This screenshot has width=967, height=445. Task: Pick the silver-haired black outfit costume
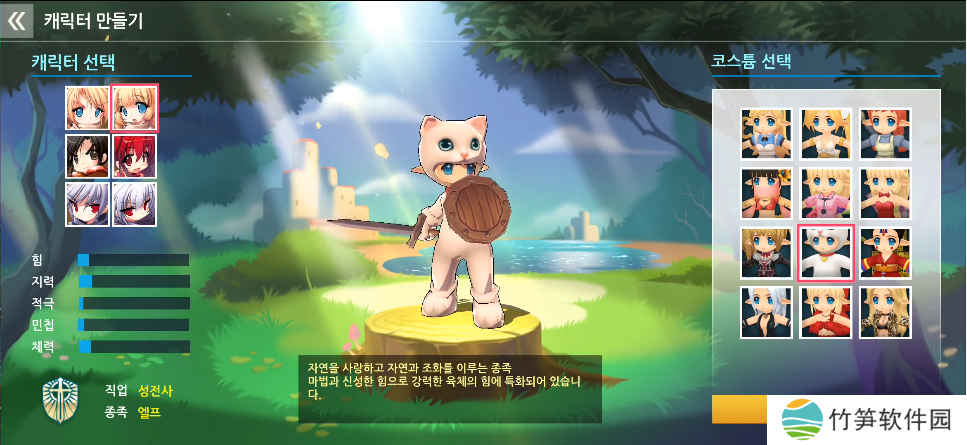pyautogui.click(x=766, y=312)
